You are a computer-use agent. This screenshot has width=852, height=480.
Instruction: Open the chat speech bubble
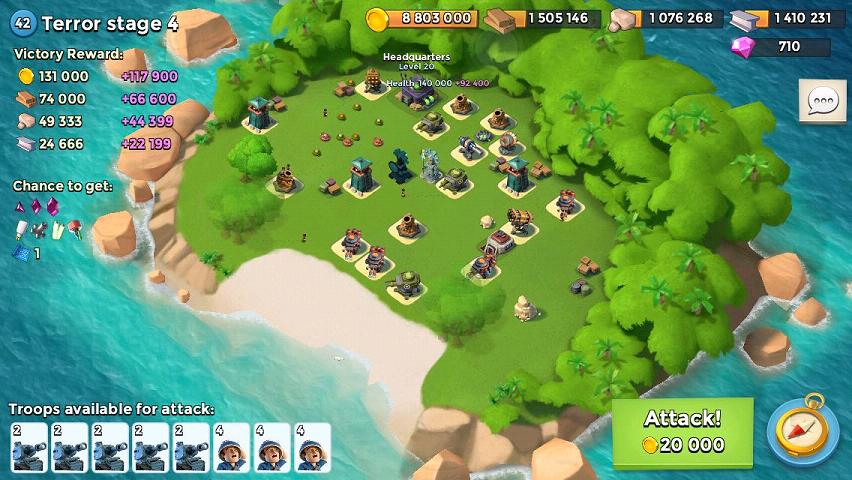point(823,101)
